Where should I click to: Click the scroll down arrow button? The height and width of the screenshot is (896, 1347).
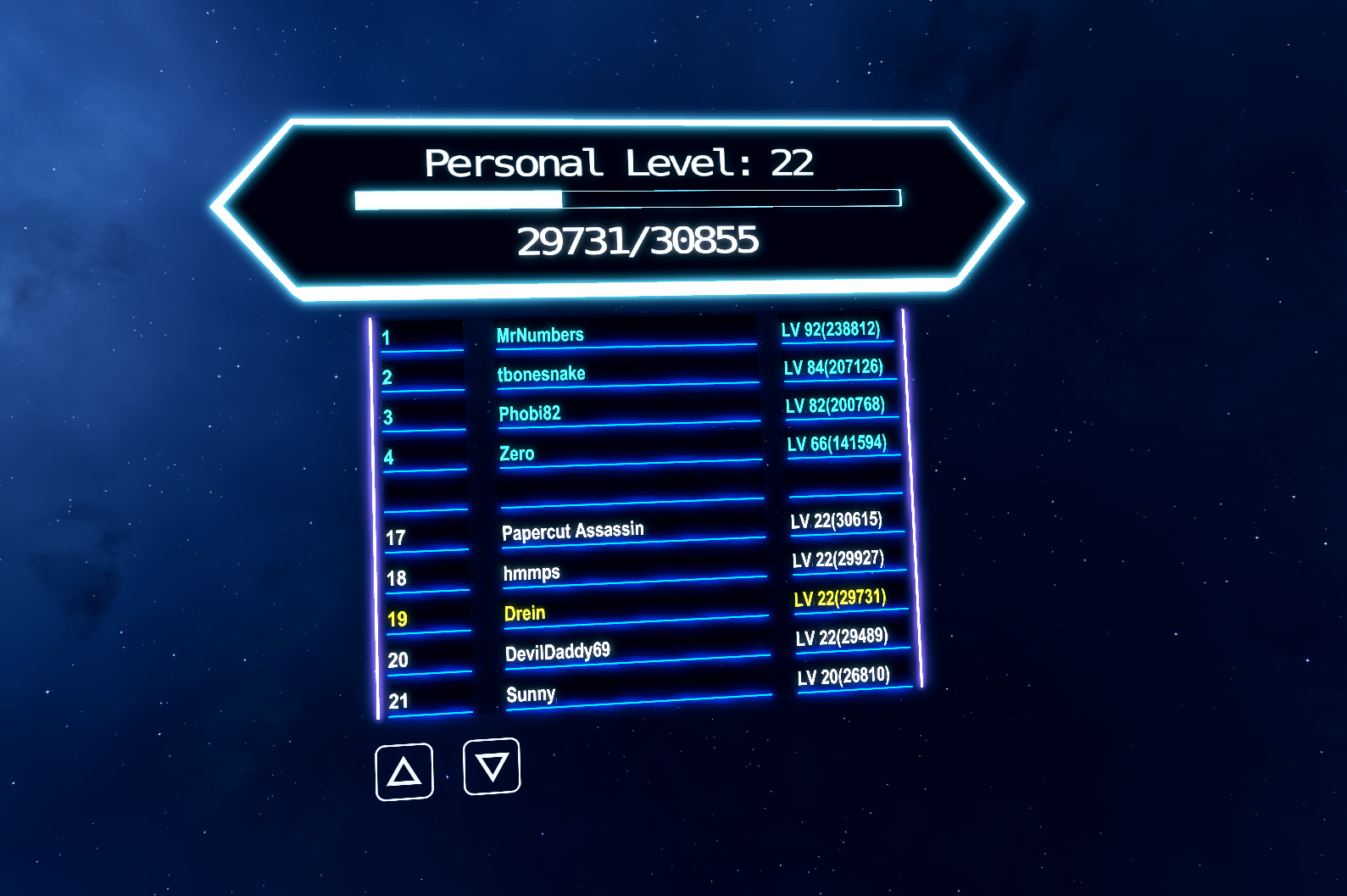(491, 768)
